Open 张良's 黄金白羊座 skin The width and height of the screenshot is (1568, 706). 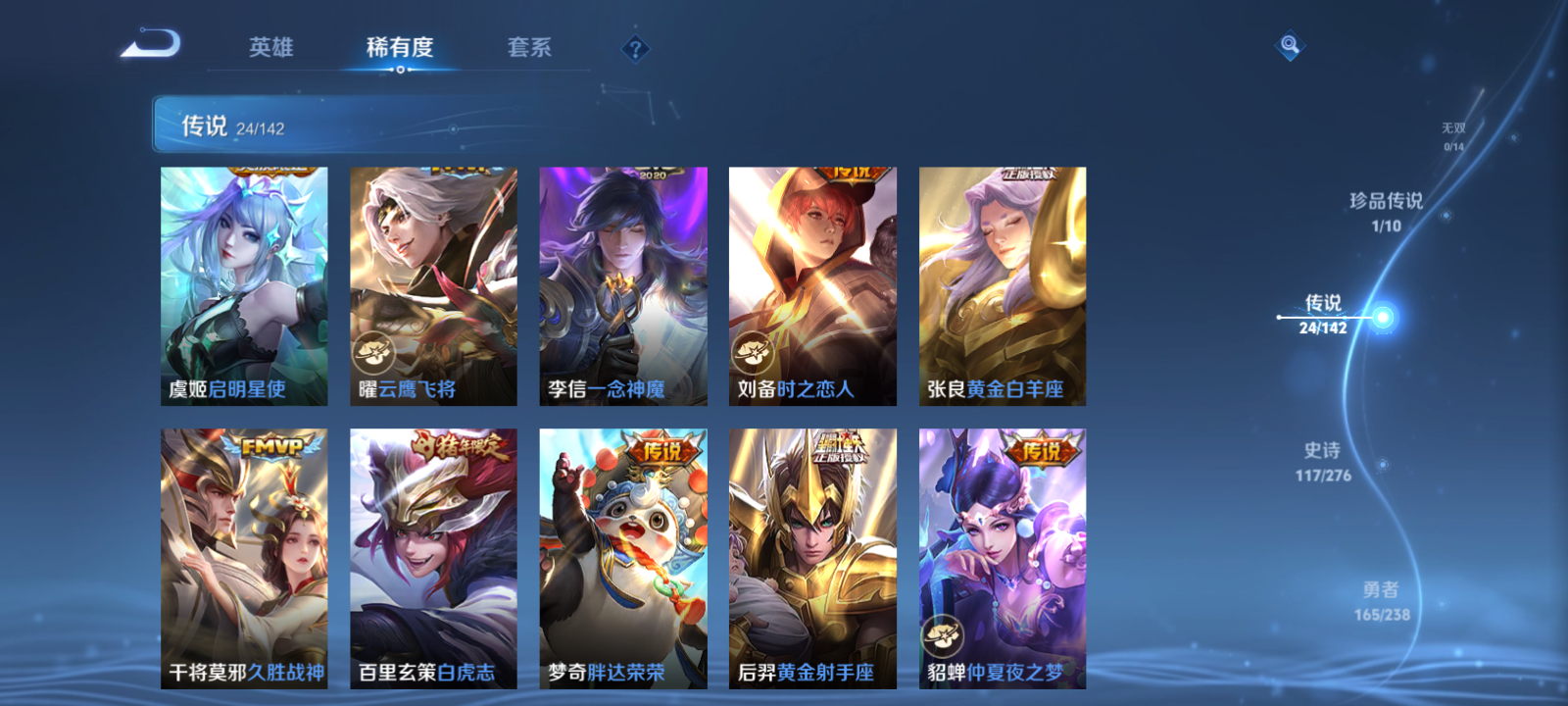pyautogui.click(x=1001, y=284)
